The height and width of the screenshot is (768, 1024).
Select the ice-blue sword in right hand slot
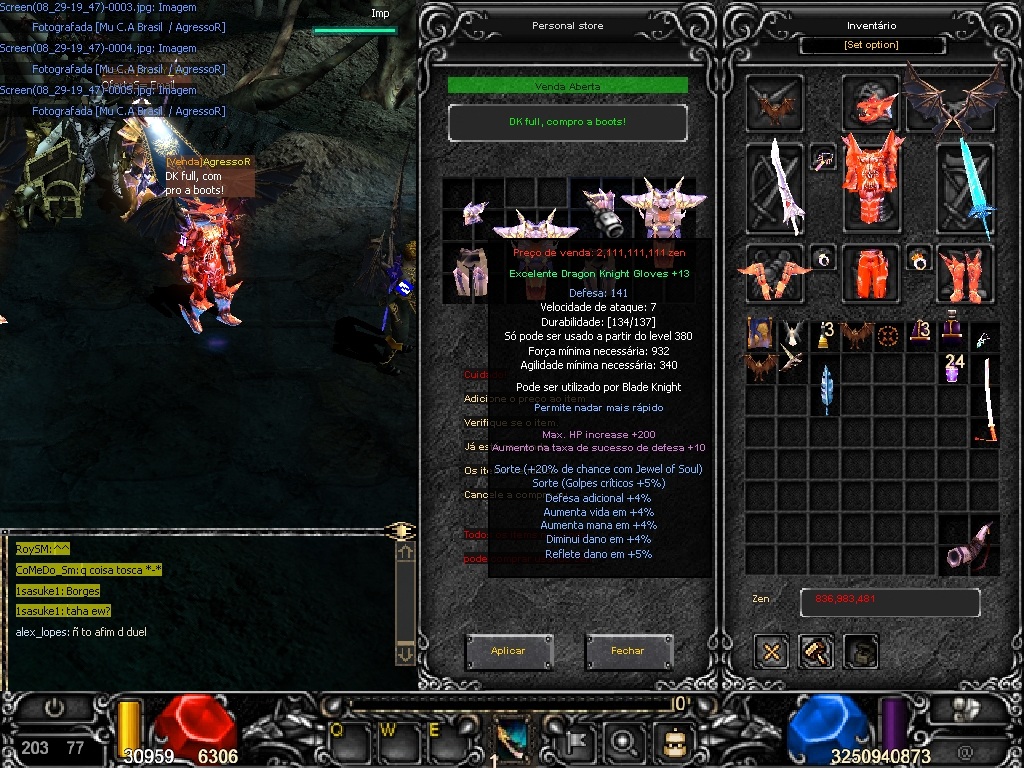point(967,187)
